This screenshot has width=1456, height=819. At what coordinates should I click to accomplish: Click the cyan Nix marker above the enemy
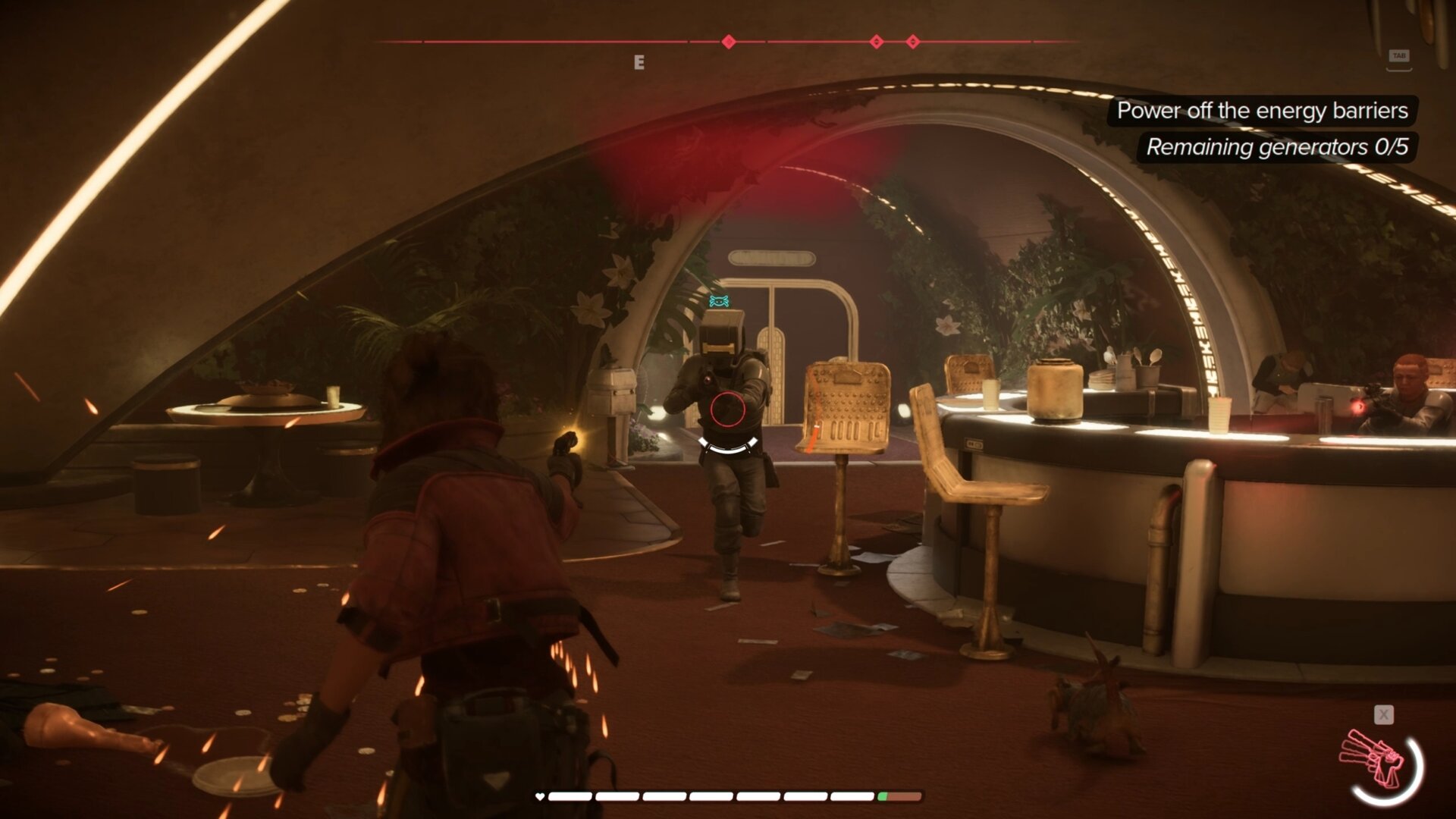coord(719,301)
